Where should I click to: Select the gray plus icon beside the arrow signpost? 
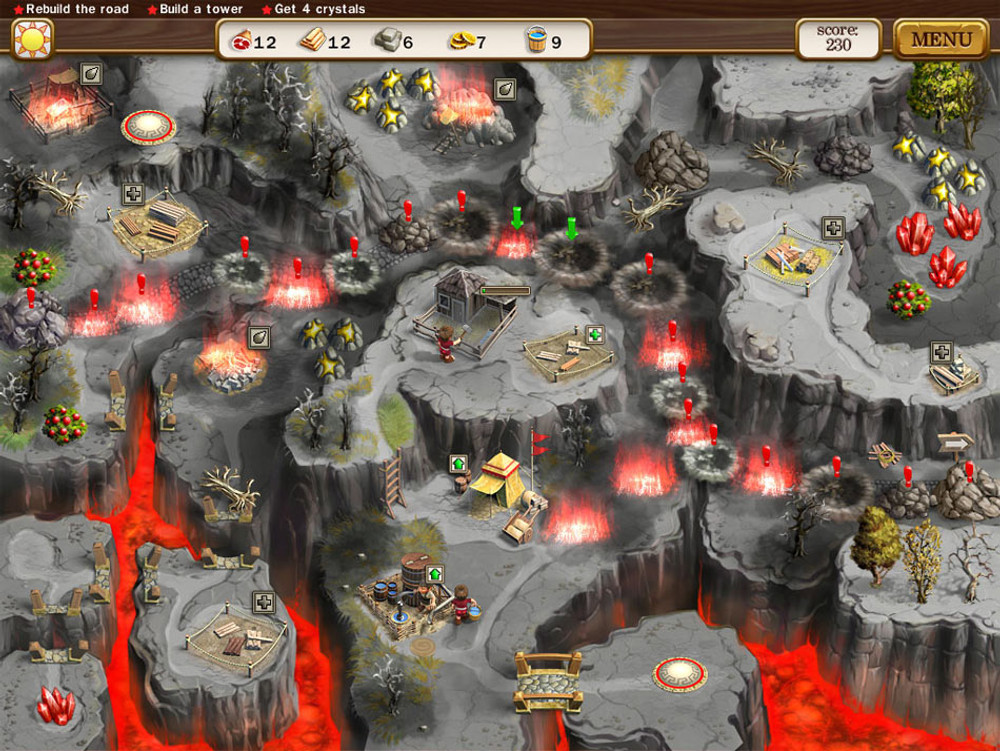(941, 352)
